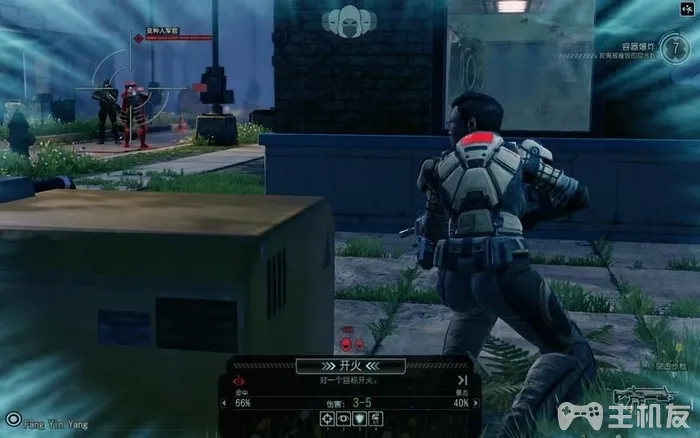
Task: Select the smaller red enemy head target
Action: click(358, 343)
